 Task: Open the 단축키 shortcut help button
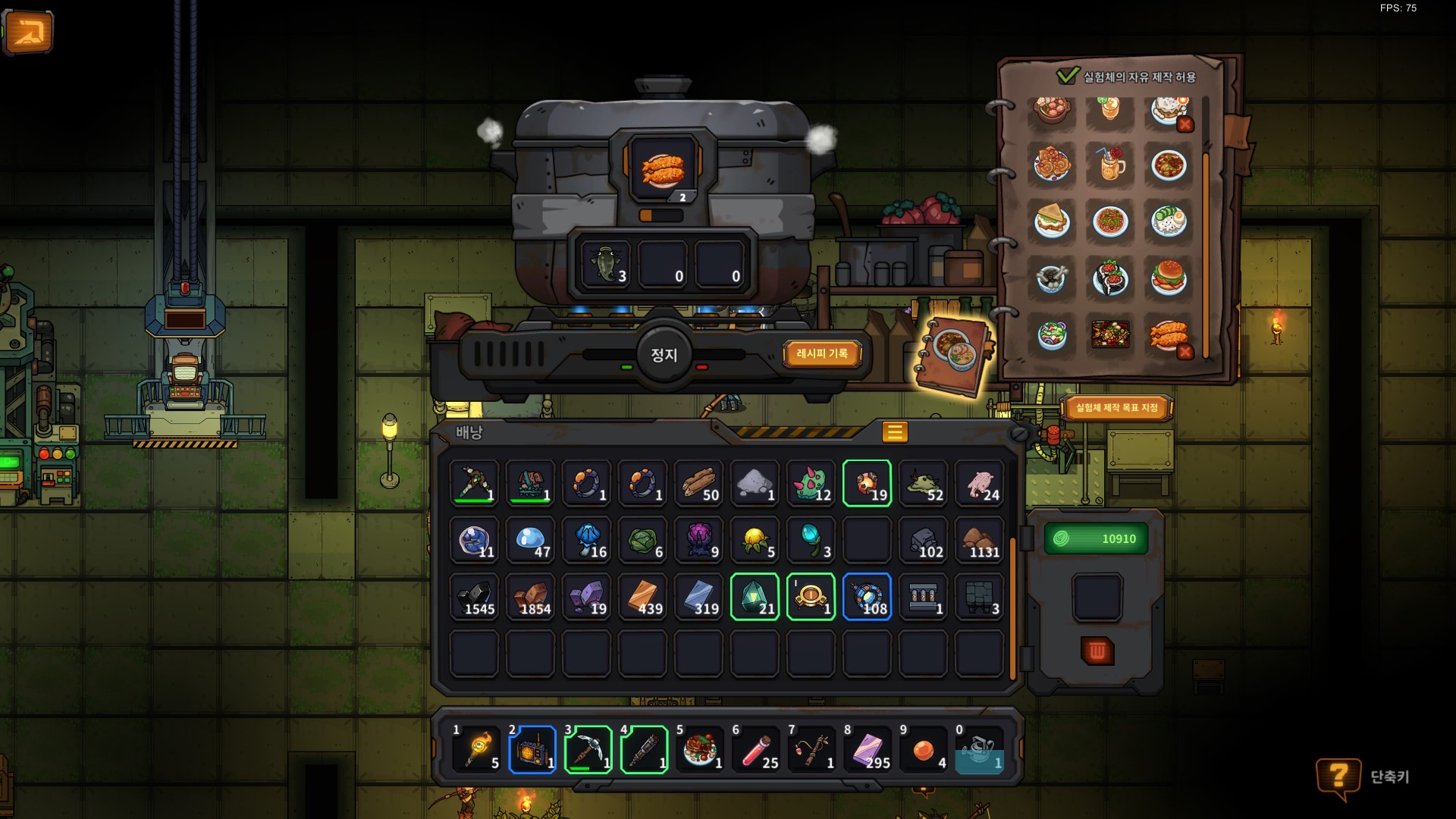point(1338,777)
